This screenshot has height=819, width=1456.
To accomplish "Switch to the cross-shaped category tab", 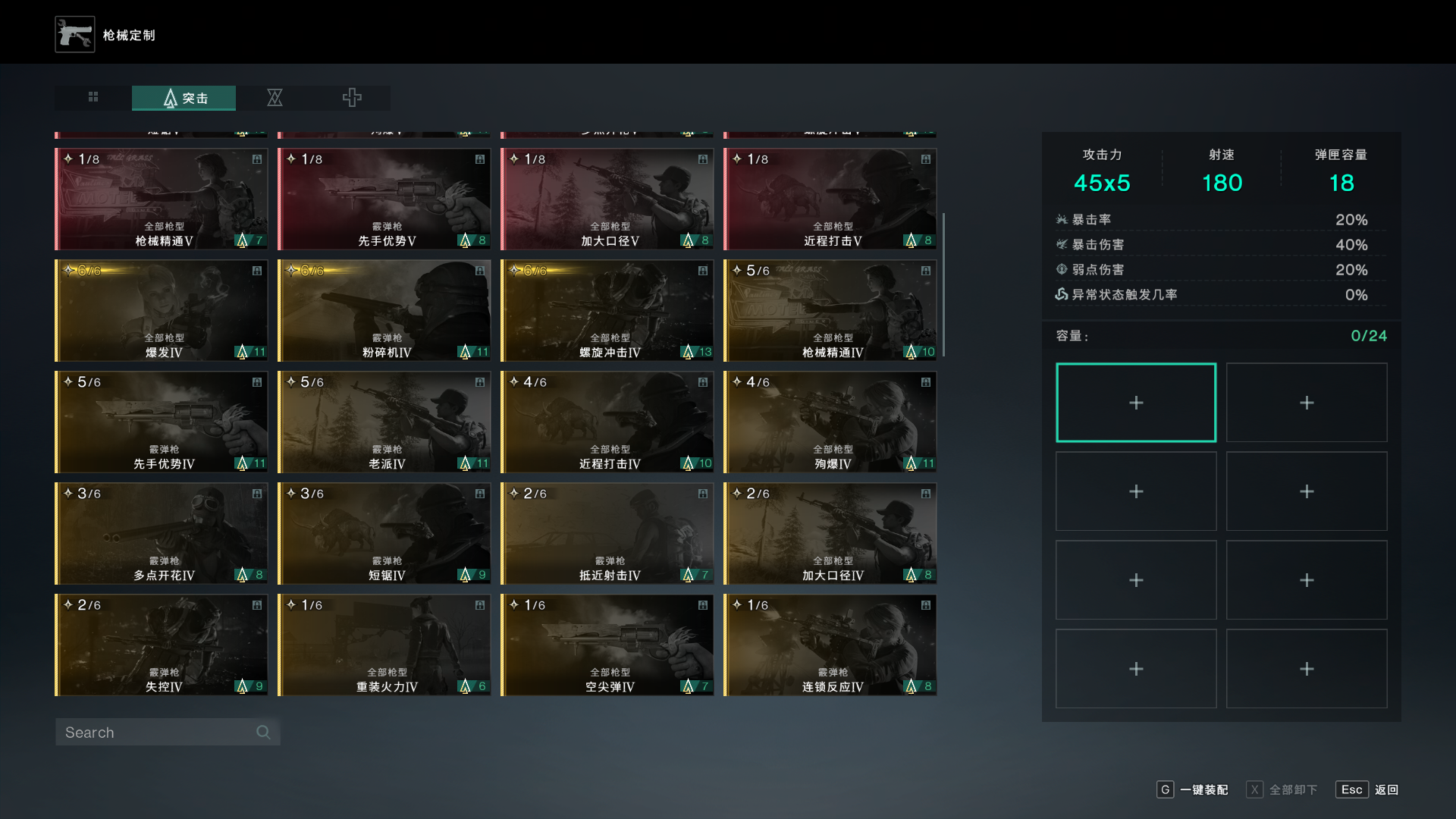I will [352, 98].
